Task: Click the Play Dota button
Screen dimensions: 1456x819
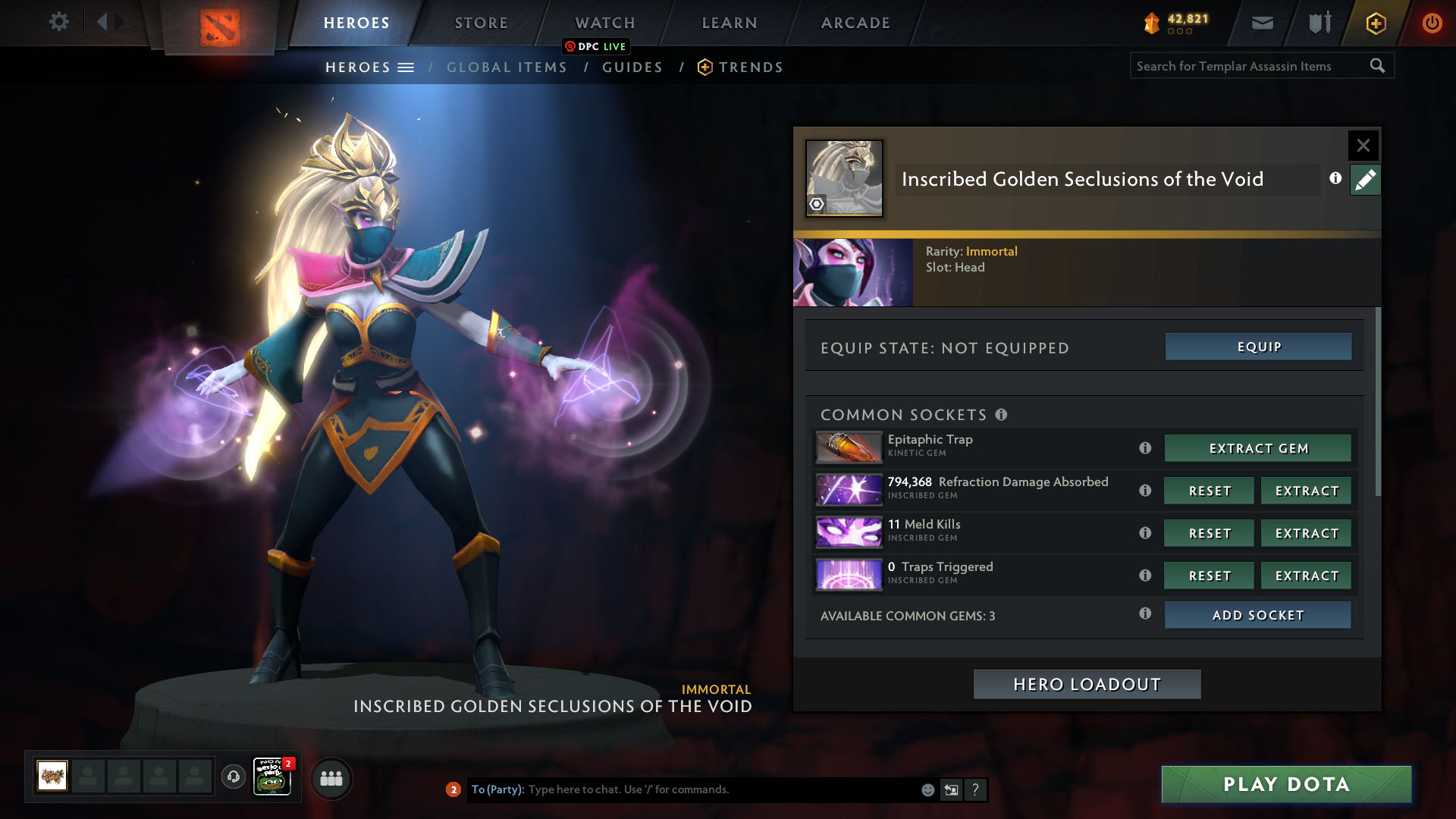Action: point(1286,784)
